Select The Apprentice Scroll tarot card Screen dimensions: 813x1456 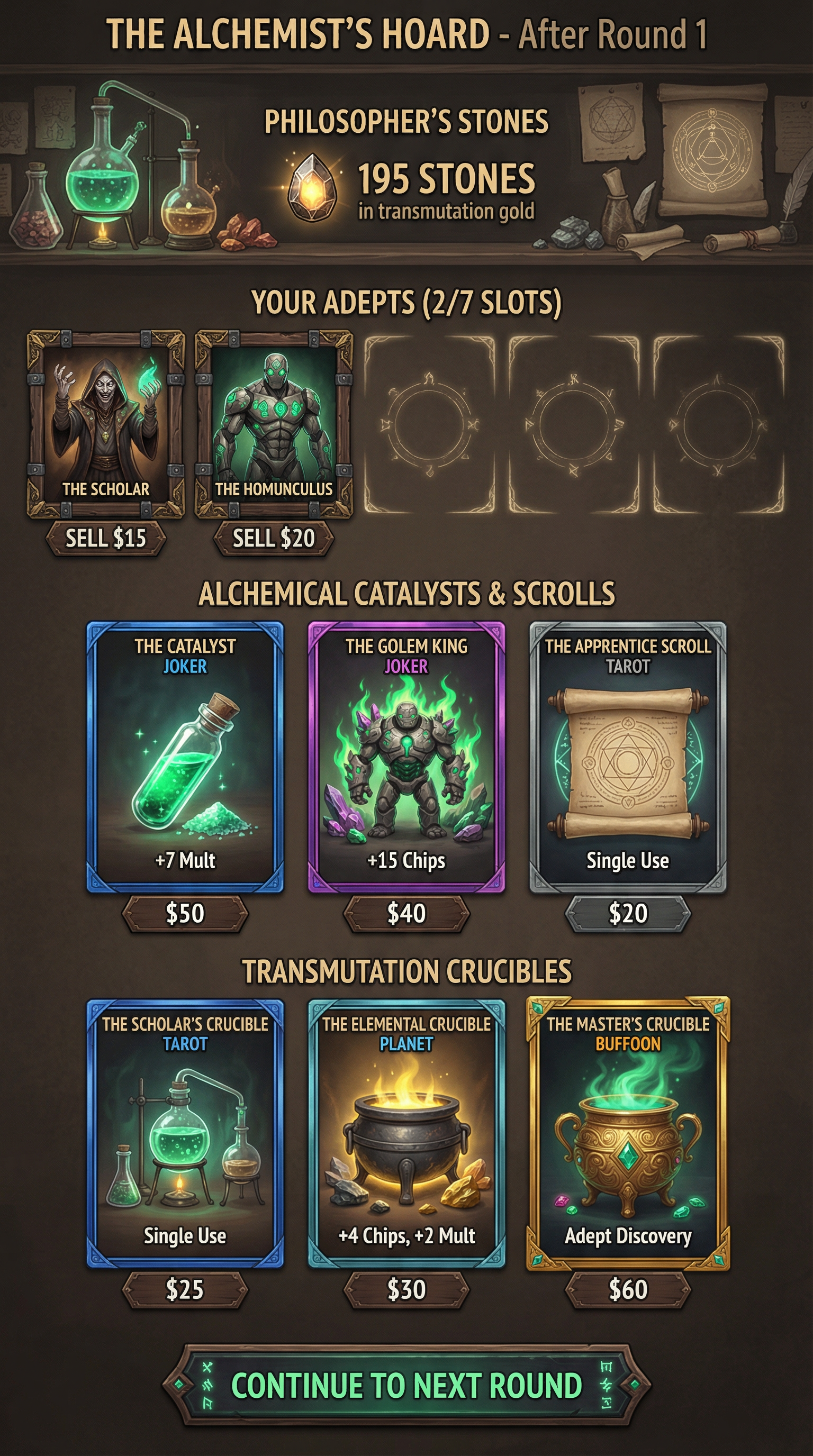point(628,758)
